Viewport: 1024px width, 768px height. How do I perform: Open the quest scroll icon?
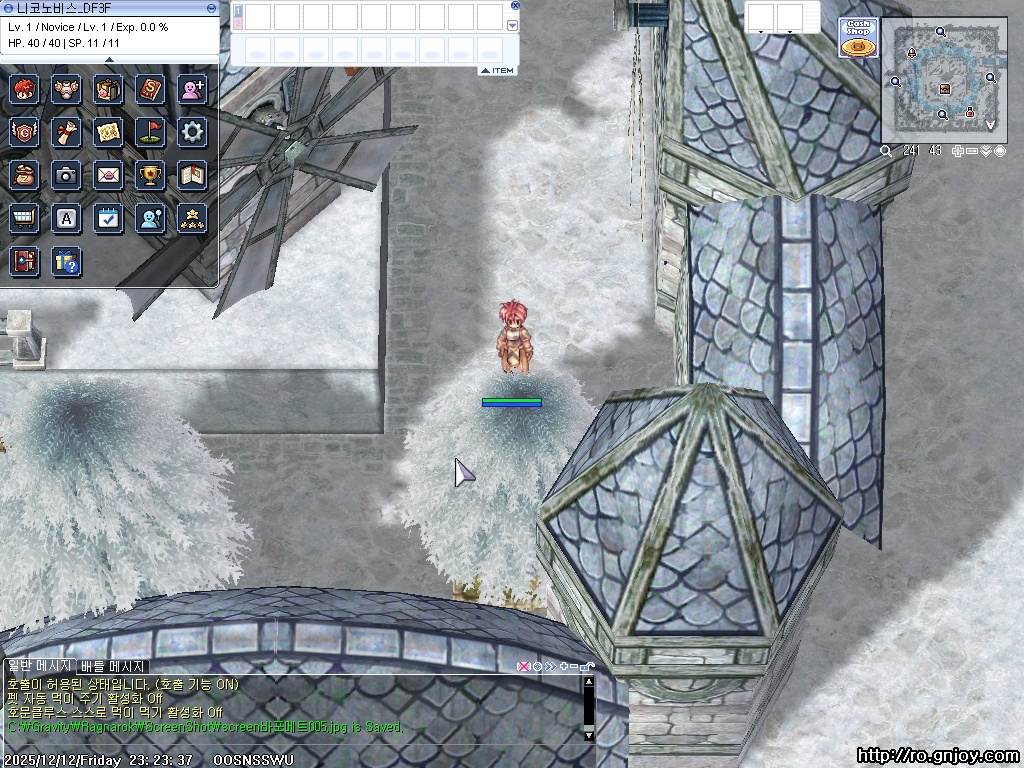[x=66, y=132]
